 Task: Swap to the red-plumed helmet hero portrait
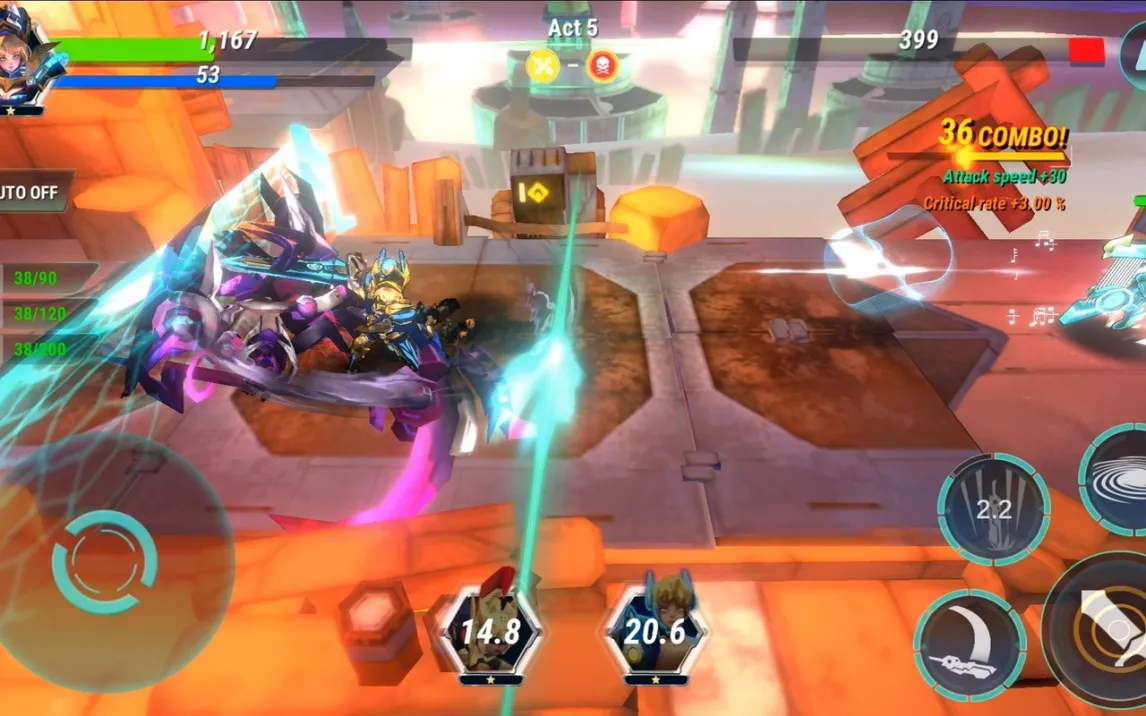pyautogui.click(x=490, y=630)
